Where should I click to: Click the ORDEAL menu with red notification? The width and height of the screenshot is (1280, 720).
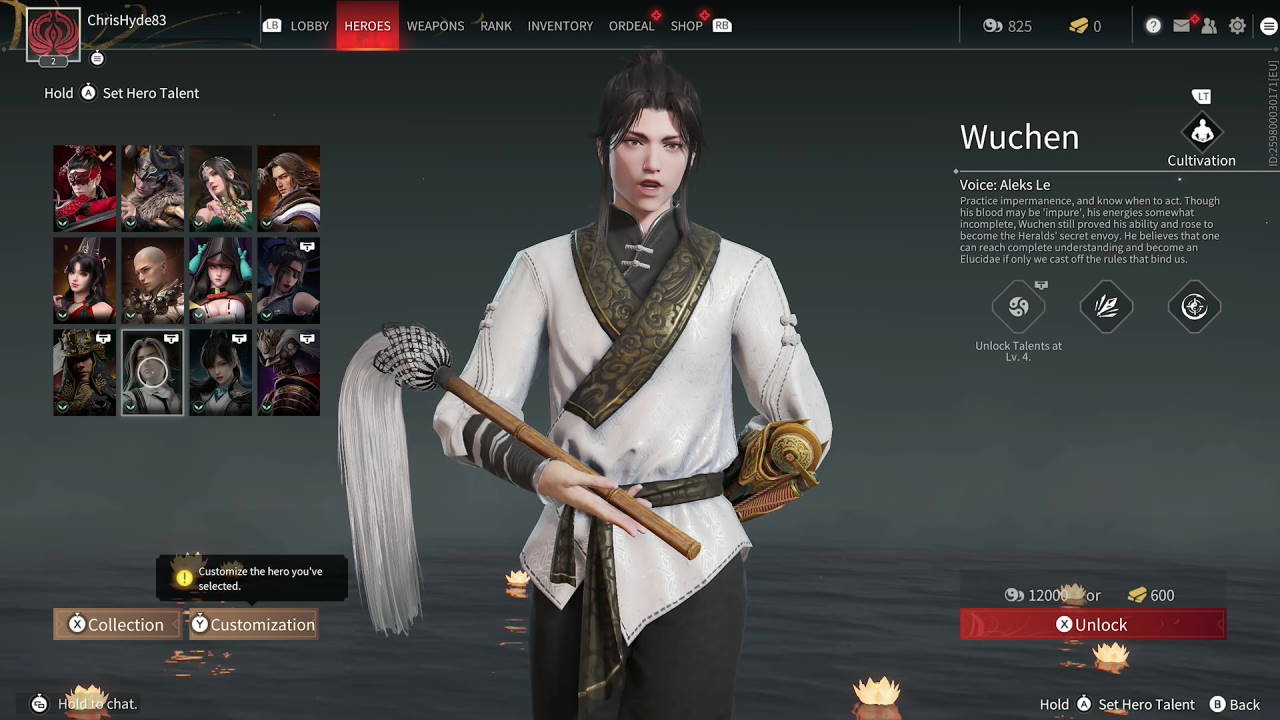pyautogui.click(x=631, y=26)
